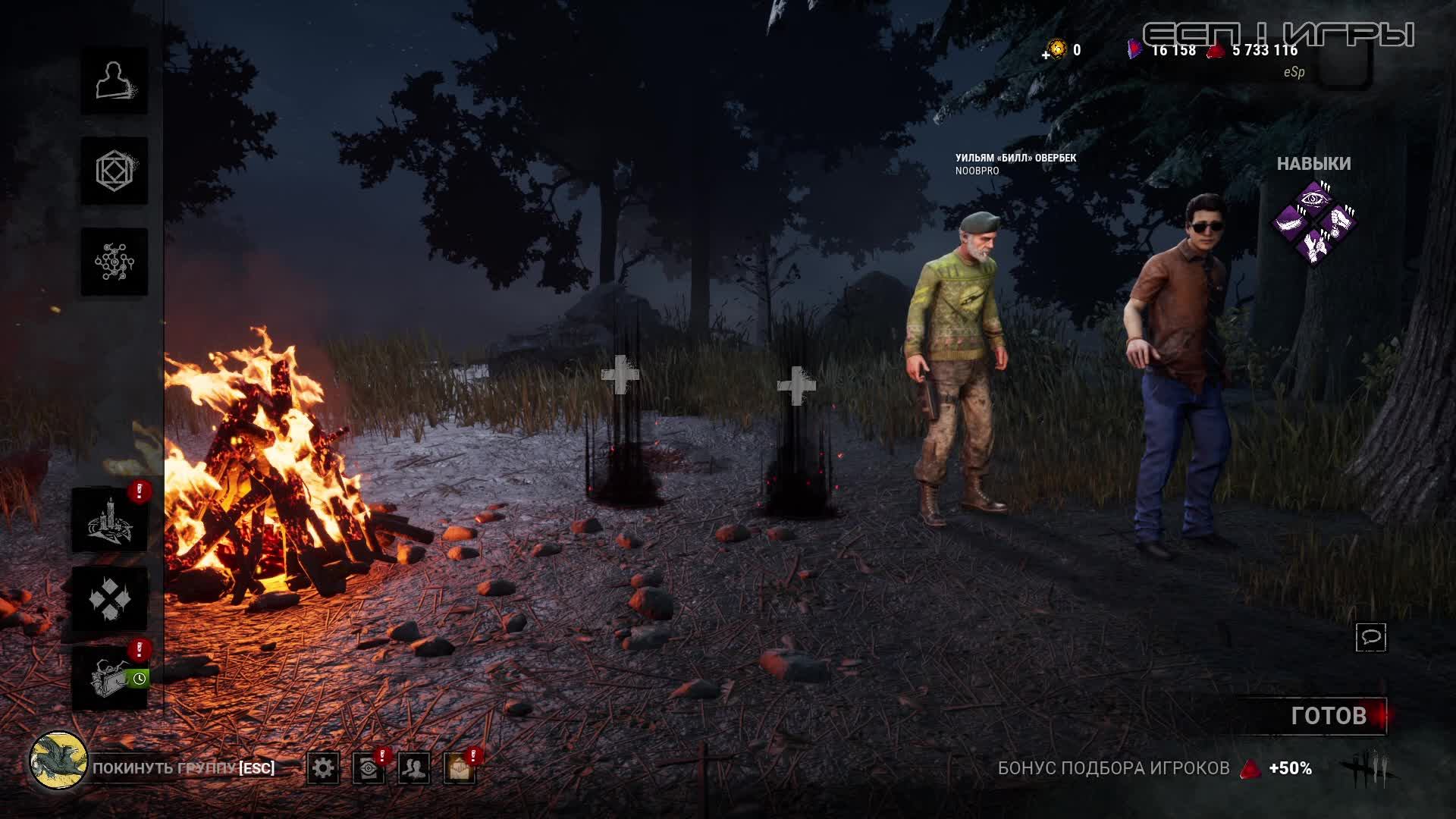Open the Bloodweb node-tree icon
This screenshot has width=1456, height=819.
(115, 262)
